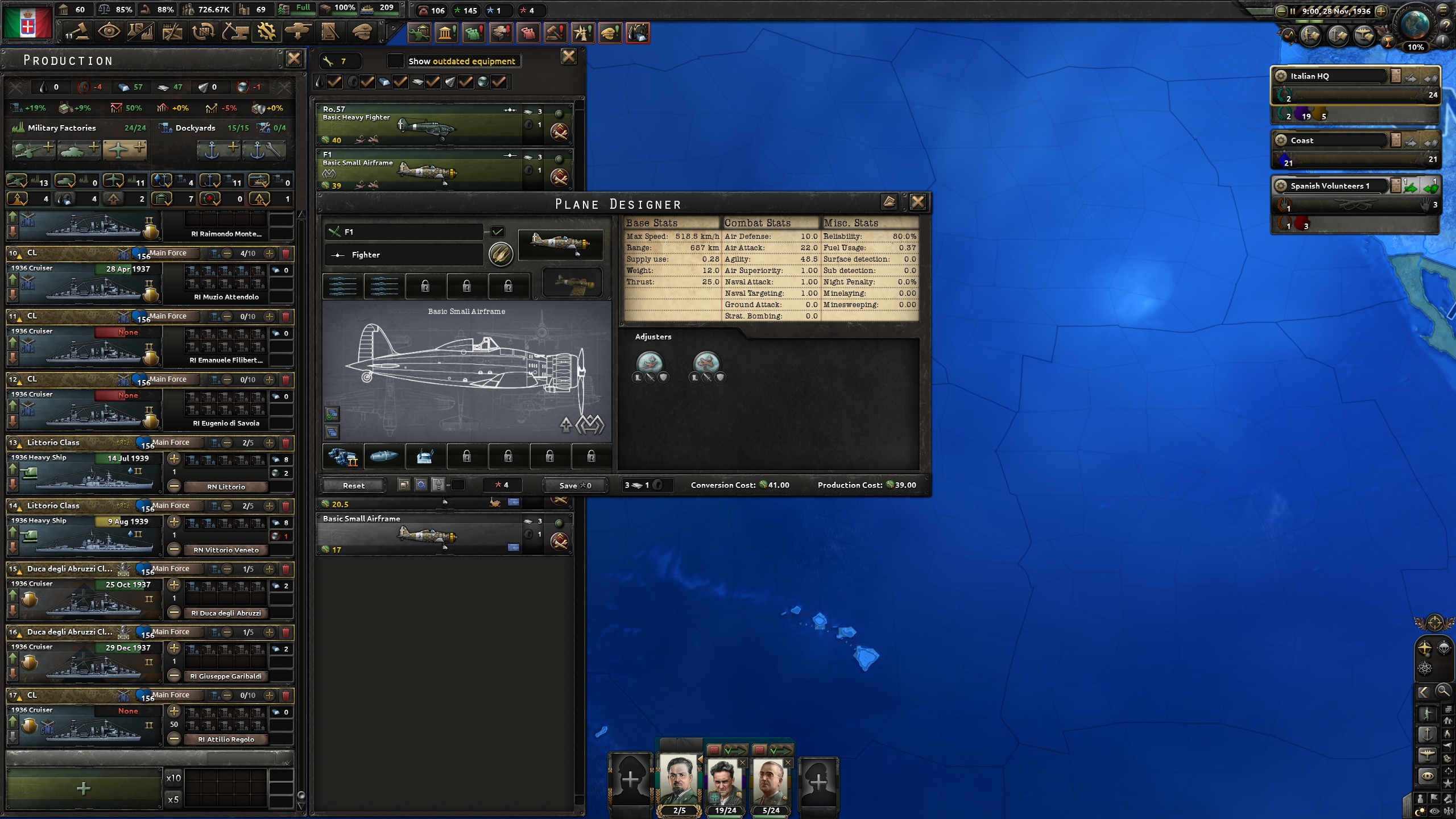Image resolution: width=1456 pixels, height=819 pixels.
Task: Click the auto-design cogwheel icon near Reset
Action: [421, 485]
